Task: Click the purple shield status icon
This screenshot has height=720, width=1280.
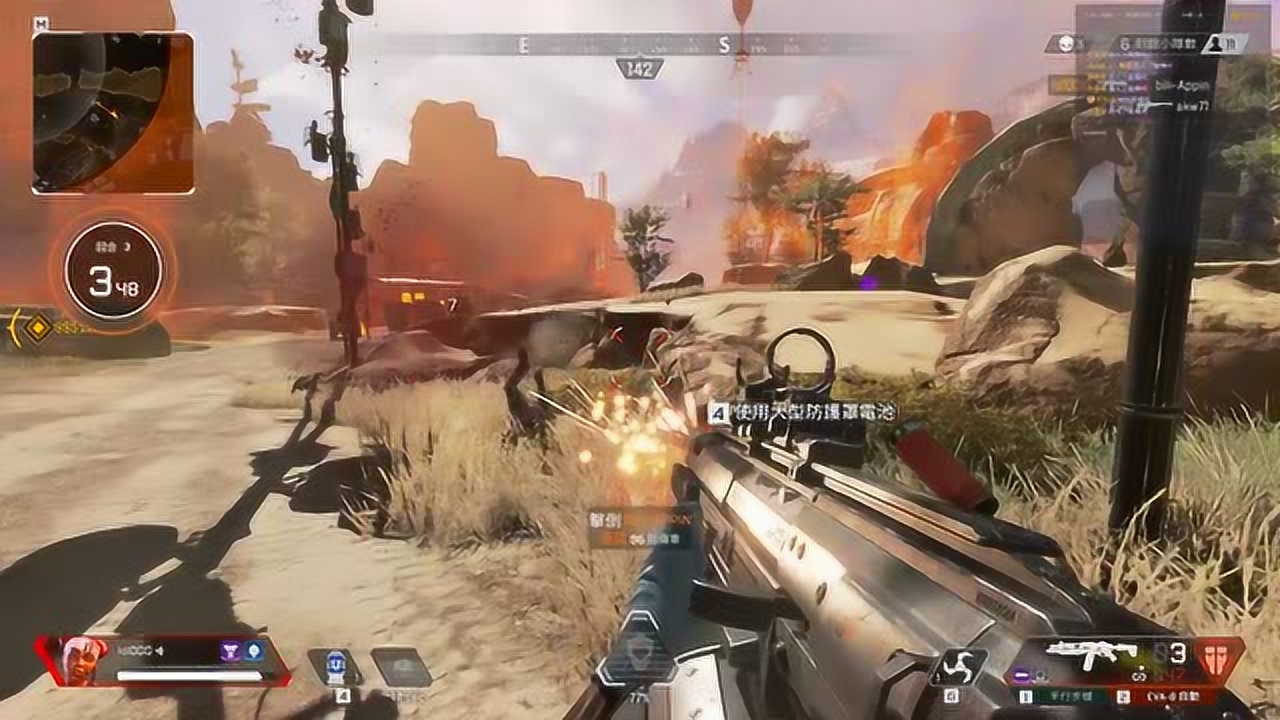Action: [x=230, y=651]
